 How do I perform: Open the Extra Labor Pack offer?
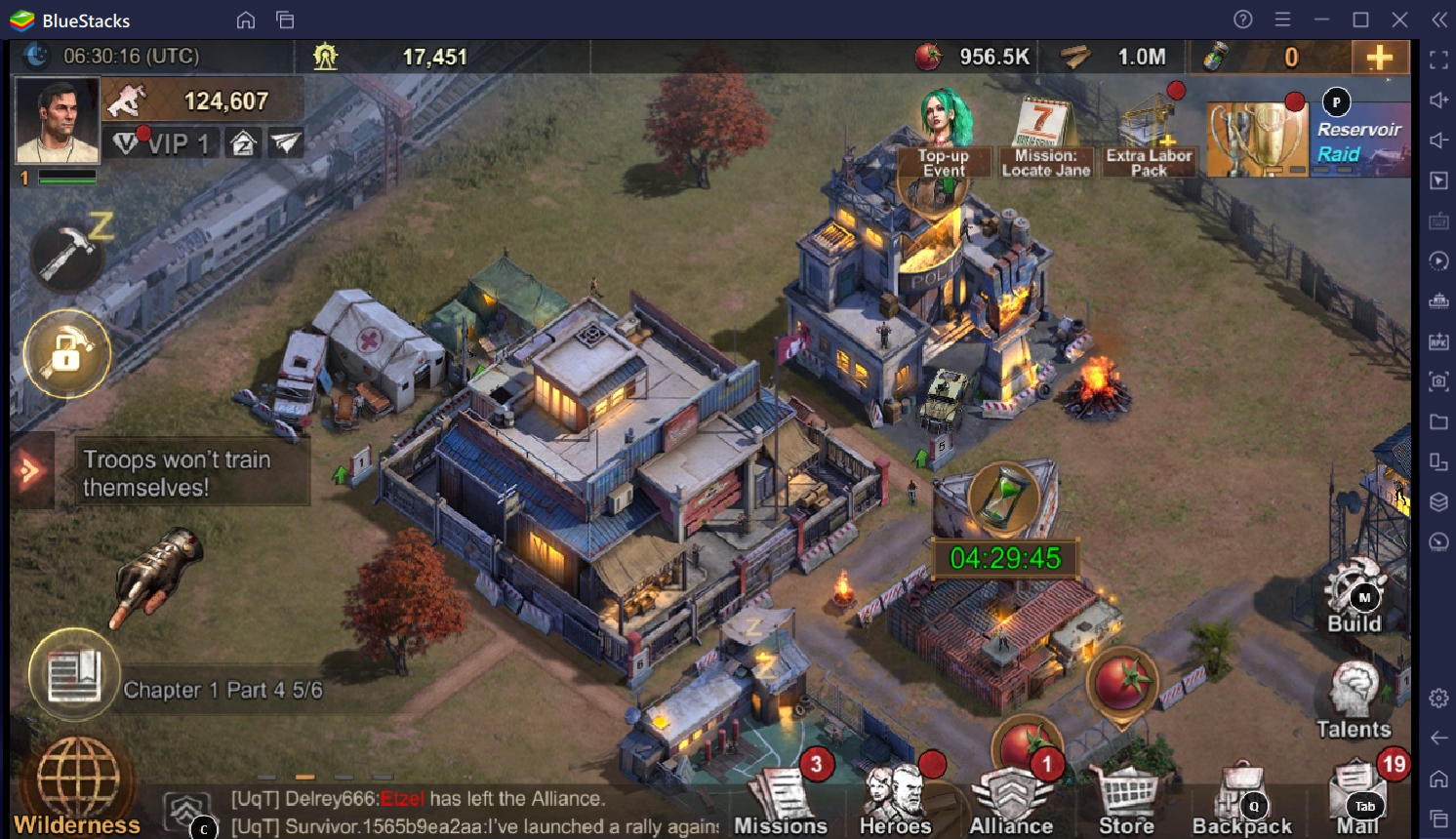coord(1149,139)
